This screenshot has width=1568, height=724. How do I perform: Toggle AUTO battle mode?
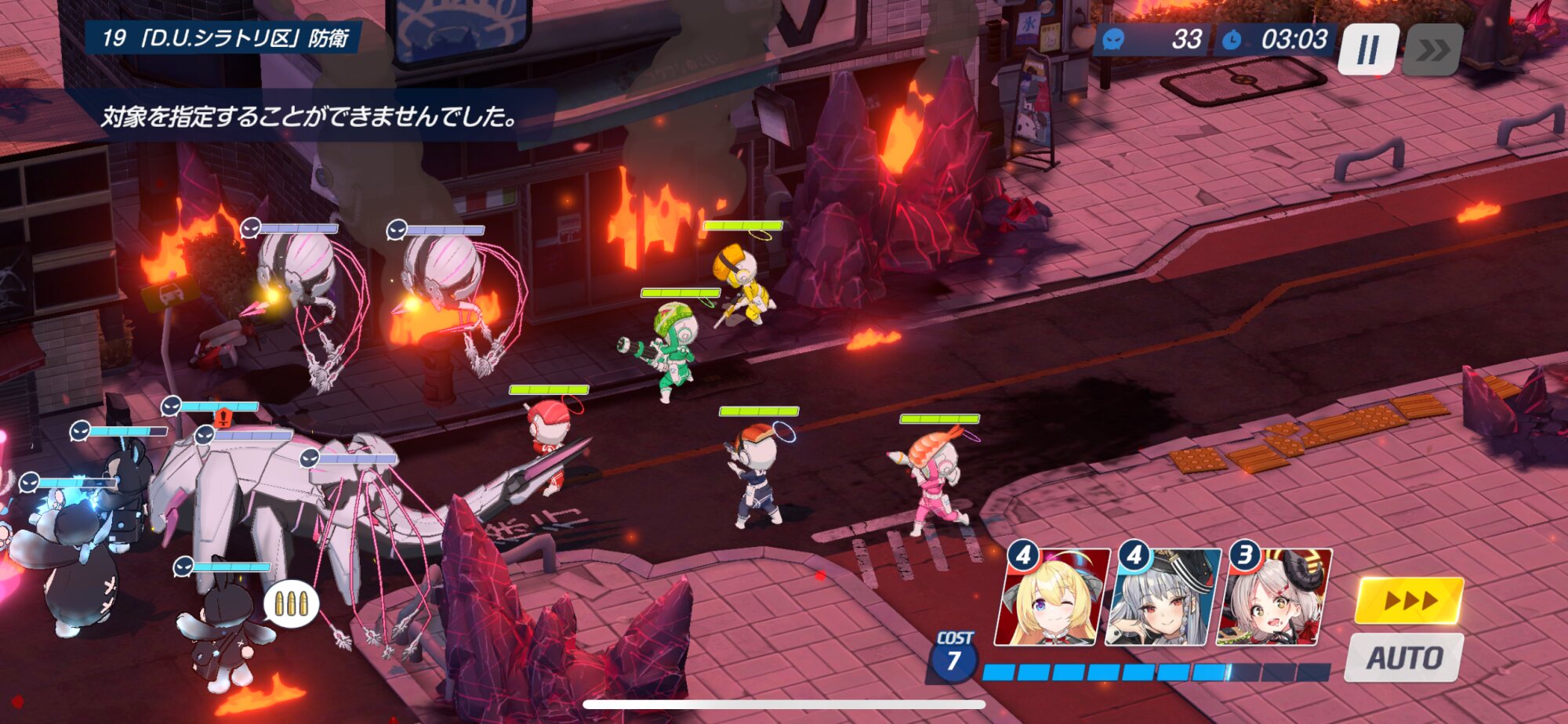(x=1404, y=657)
